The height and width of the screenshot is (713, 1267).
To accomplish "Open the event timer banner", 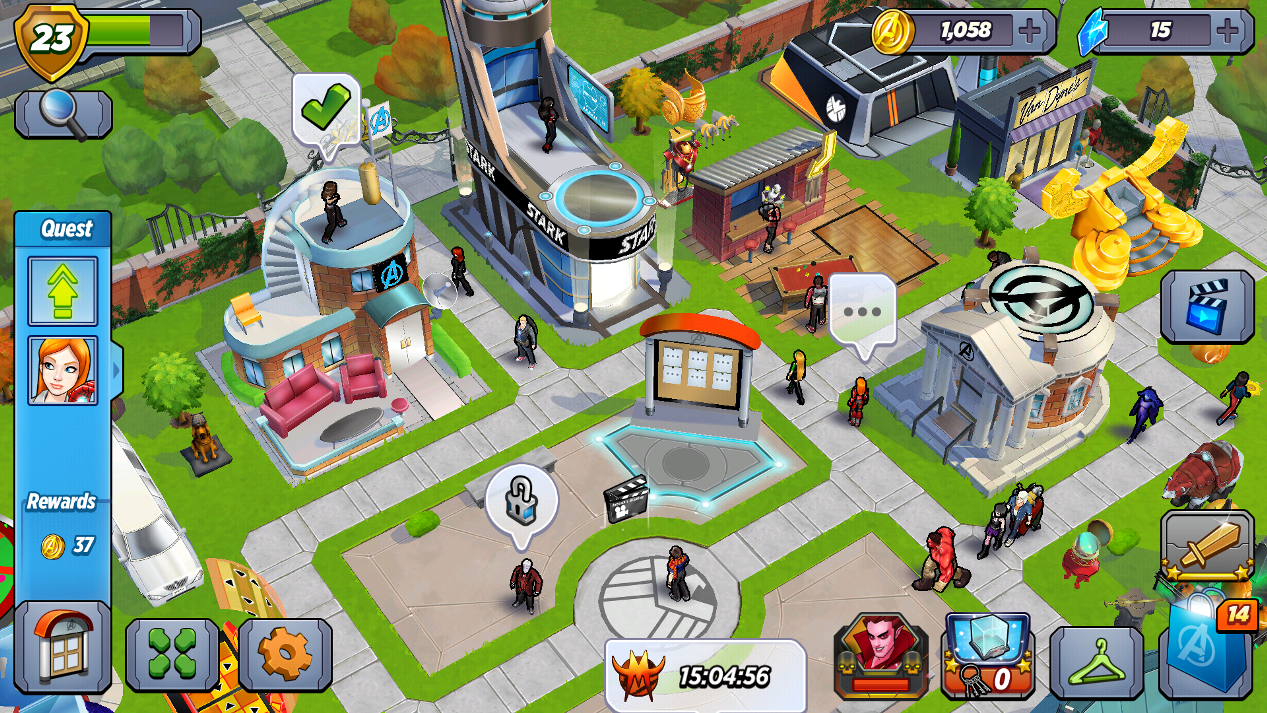I will 704,676.
